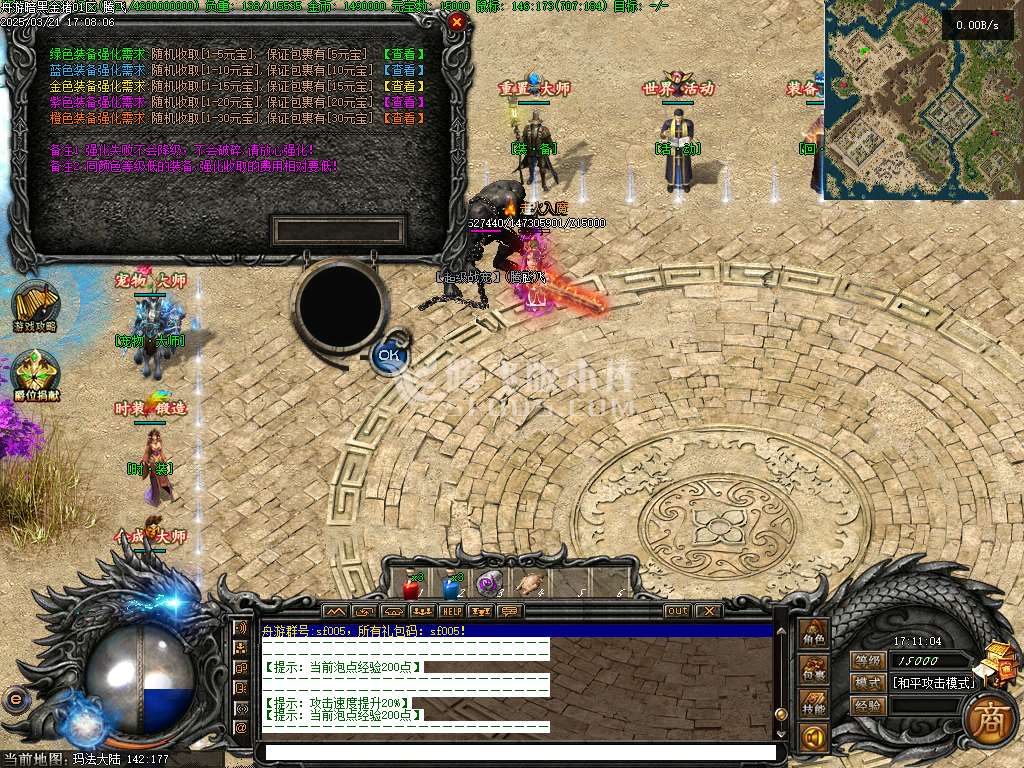Select the purple swirl item in hotbar
The height and width of the screenshot is (768, 1024).
click(x=488, y=585)
